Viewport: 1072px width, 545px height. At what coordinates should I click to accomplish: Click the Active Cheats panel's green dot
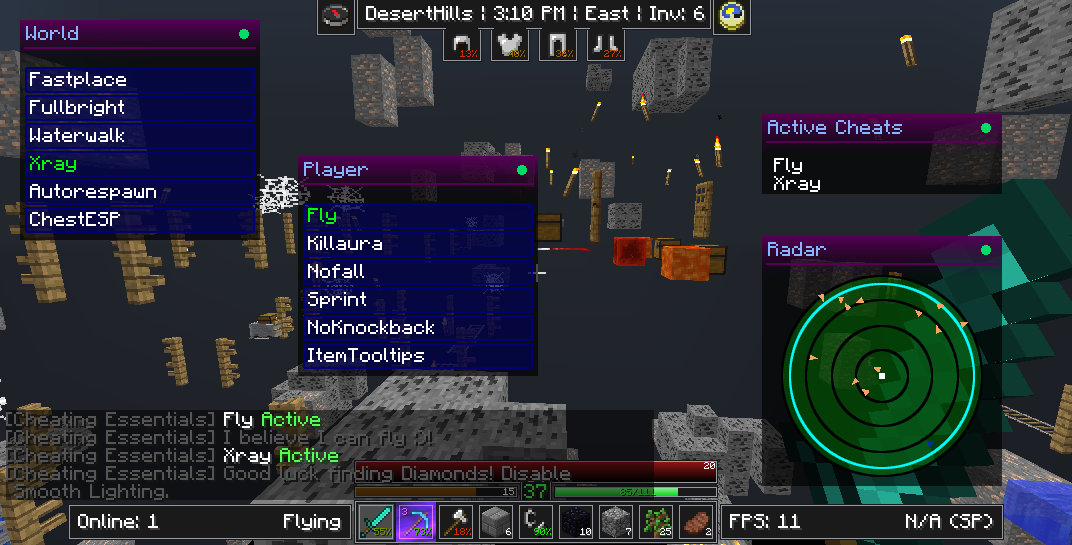coord(986,128)
